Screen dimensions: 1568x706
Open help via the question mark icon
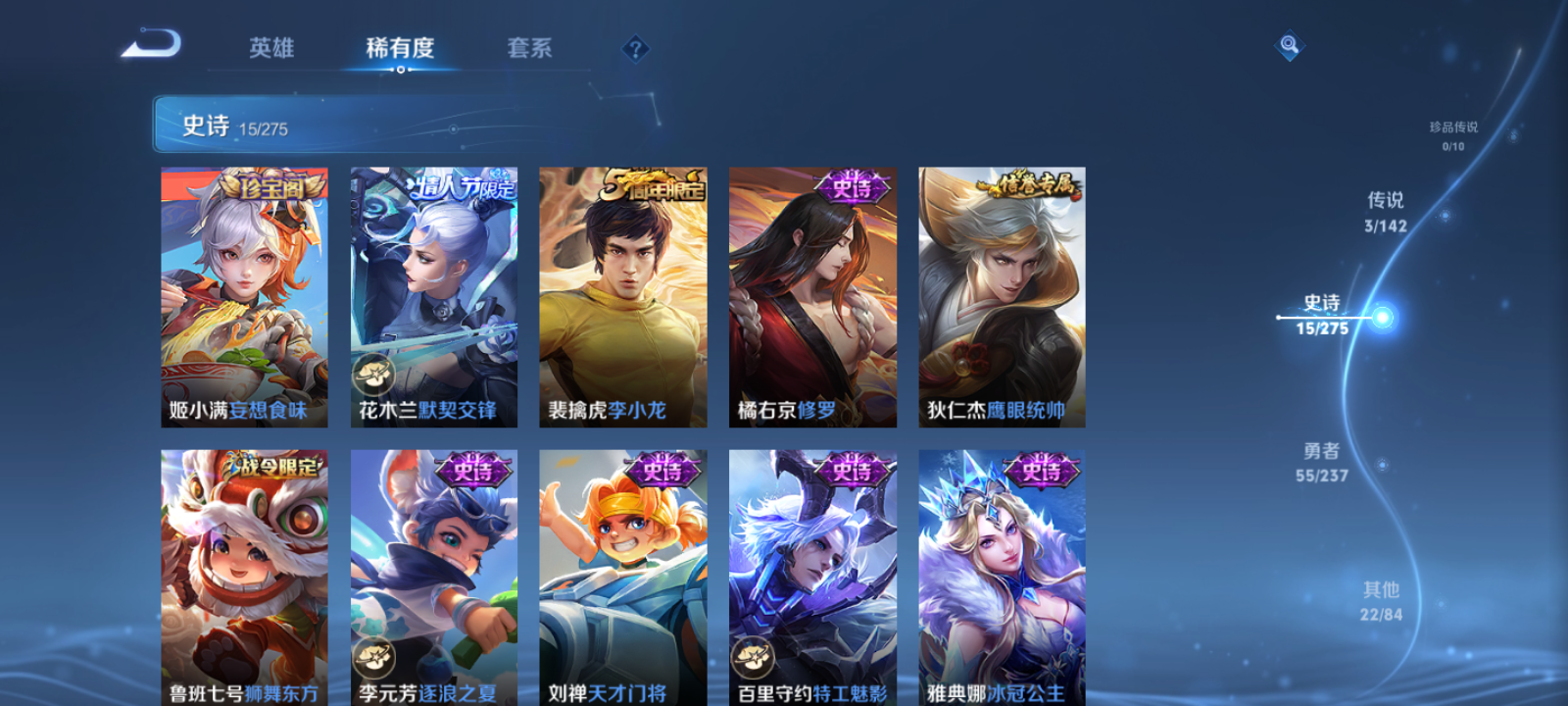point(638,48)
